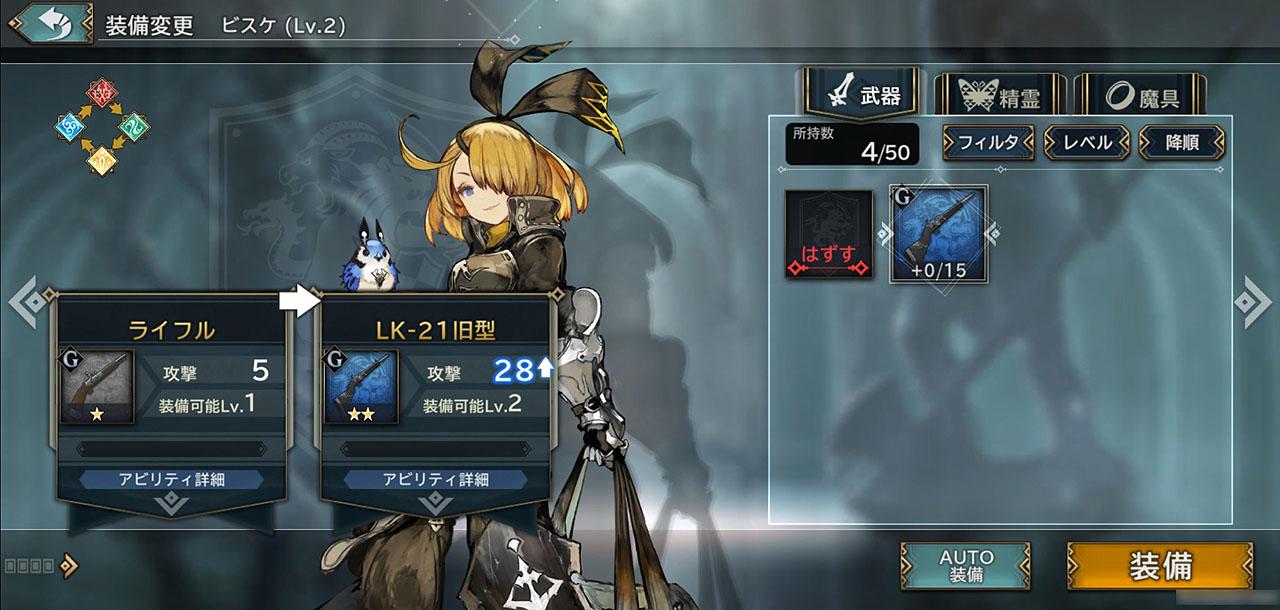Viewport: 1280px width, 610px height.
Task: Open the フィルタ filter options
Action: coord(987,142)
